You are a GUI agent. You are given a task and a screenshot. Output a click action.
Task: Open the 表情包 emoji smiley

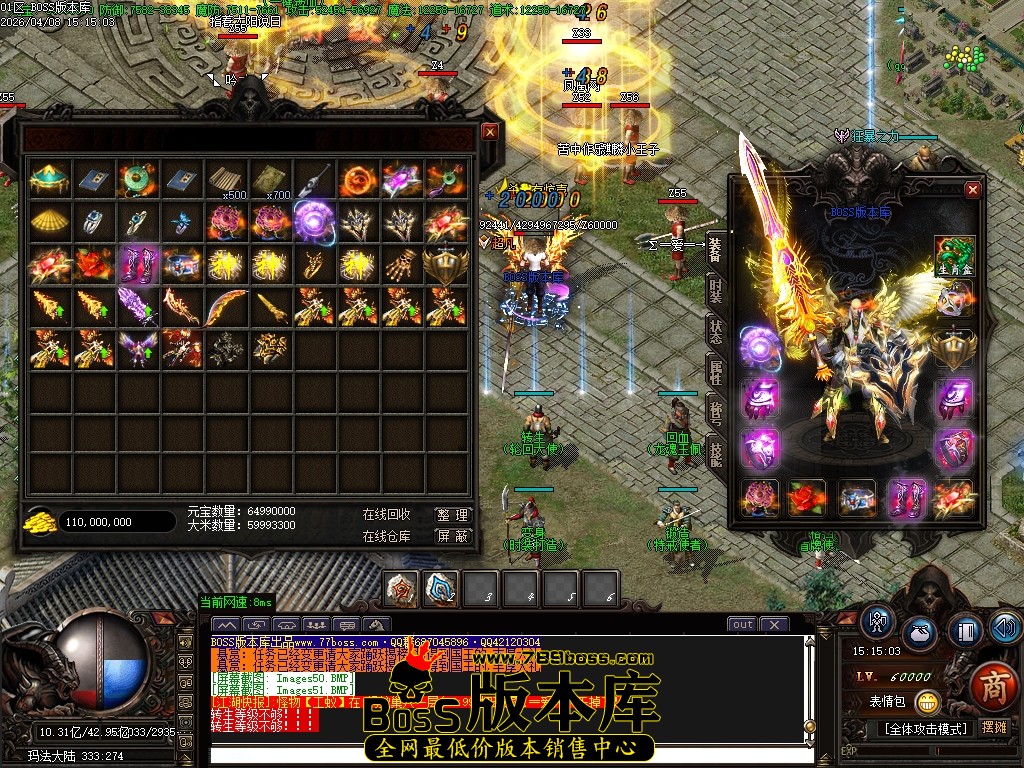pos(927,702)
